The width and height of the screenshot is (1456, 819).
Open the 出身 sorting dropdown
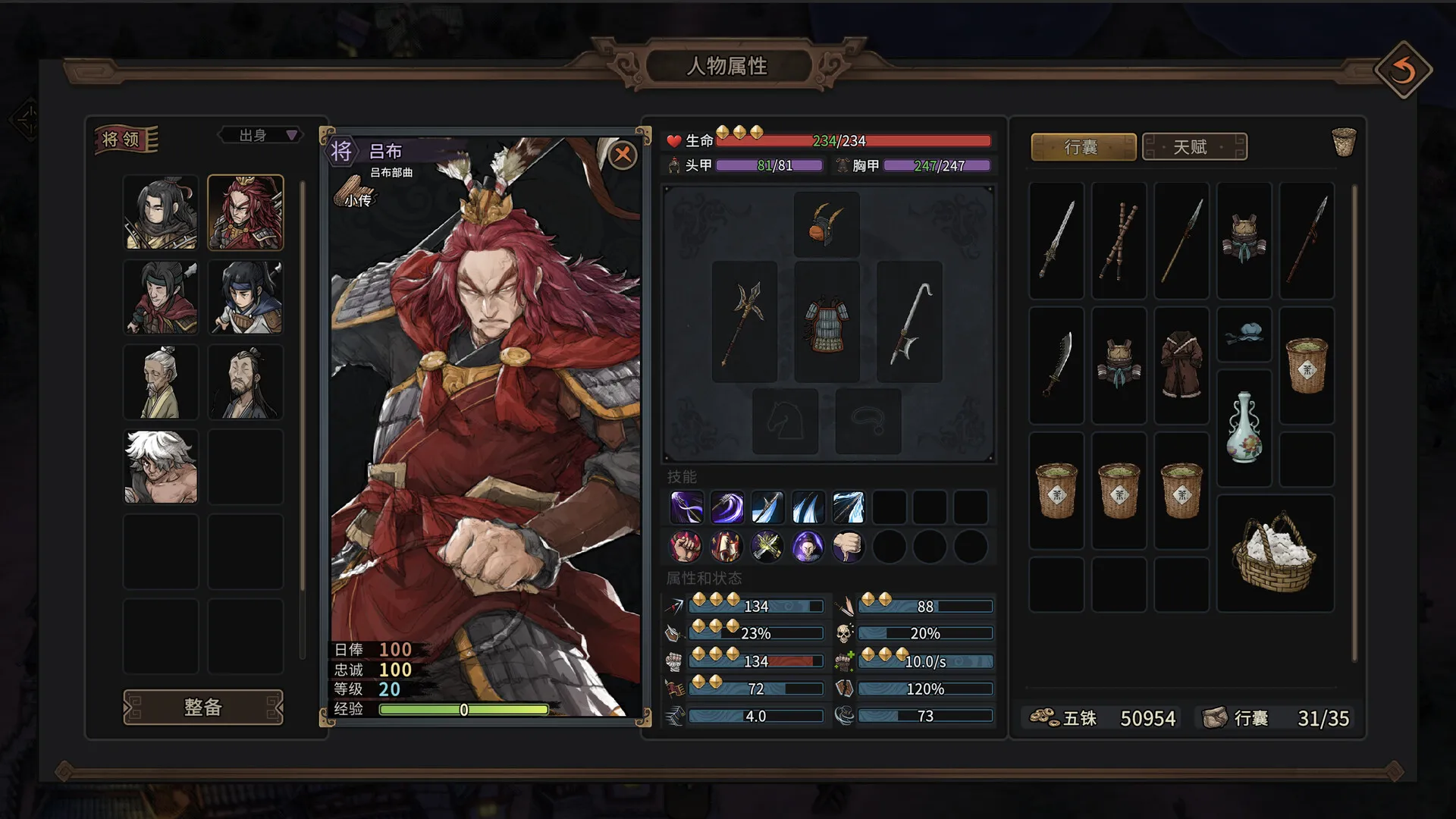[259, 135]
